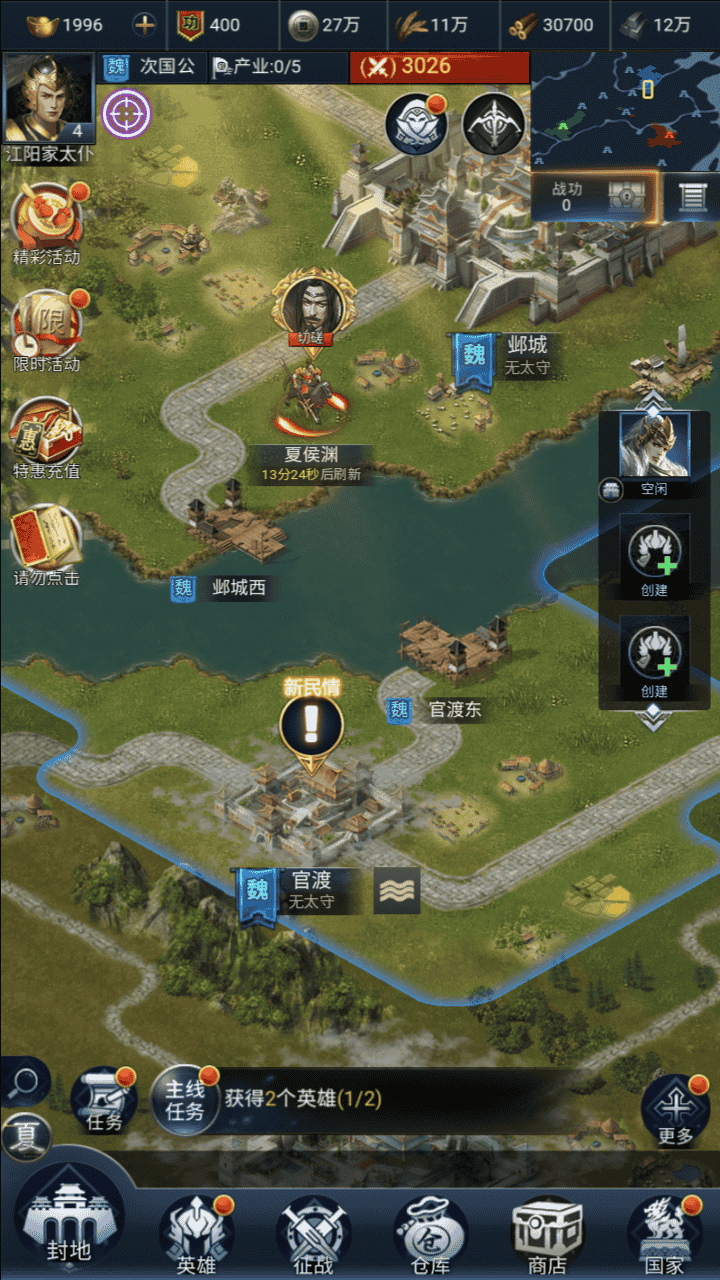
Task: Tap the magnifying glass search icon
Action: click(x=25, y=1082)
